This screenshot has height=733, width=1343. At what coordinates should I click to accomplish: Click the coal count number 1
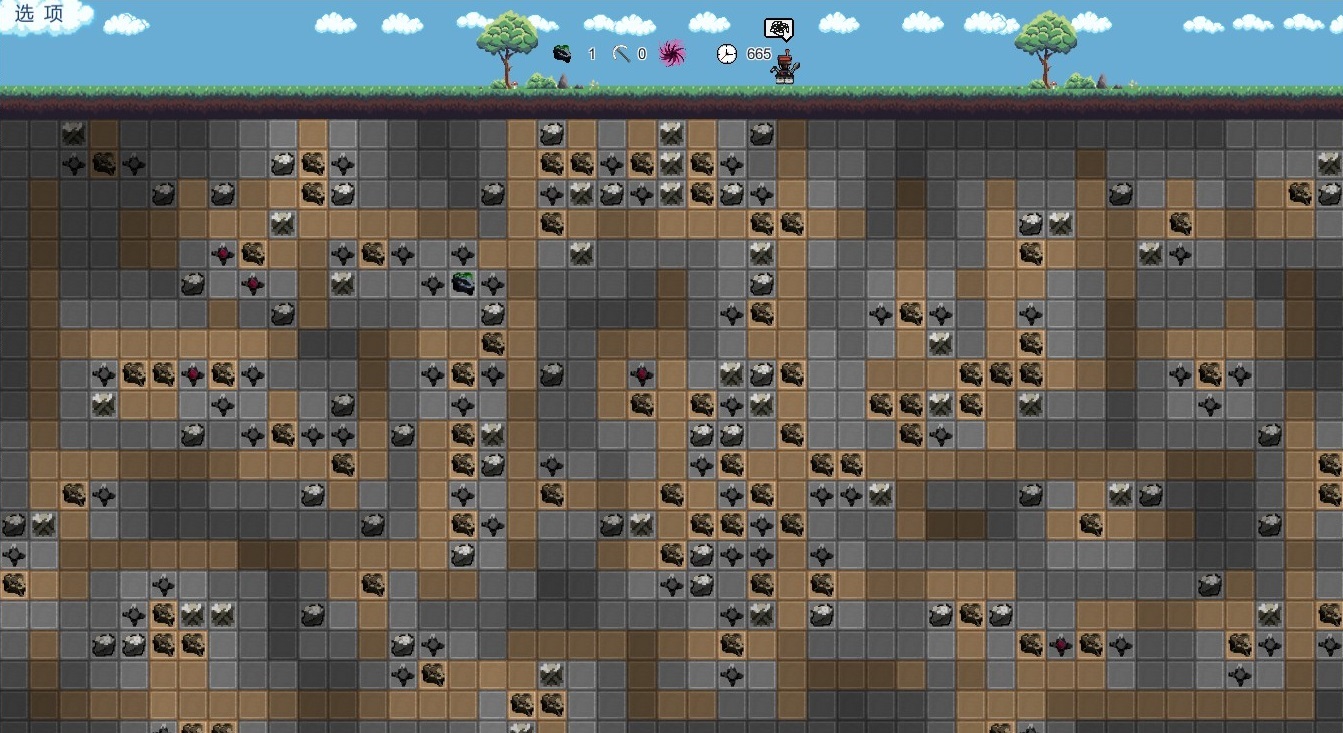tap(591, 54)
